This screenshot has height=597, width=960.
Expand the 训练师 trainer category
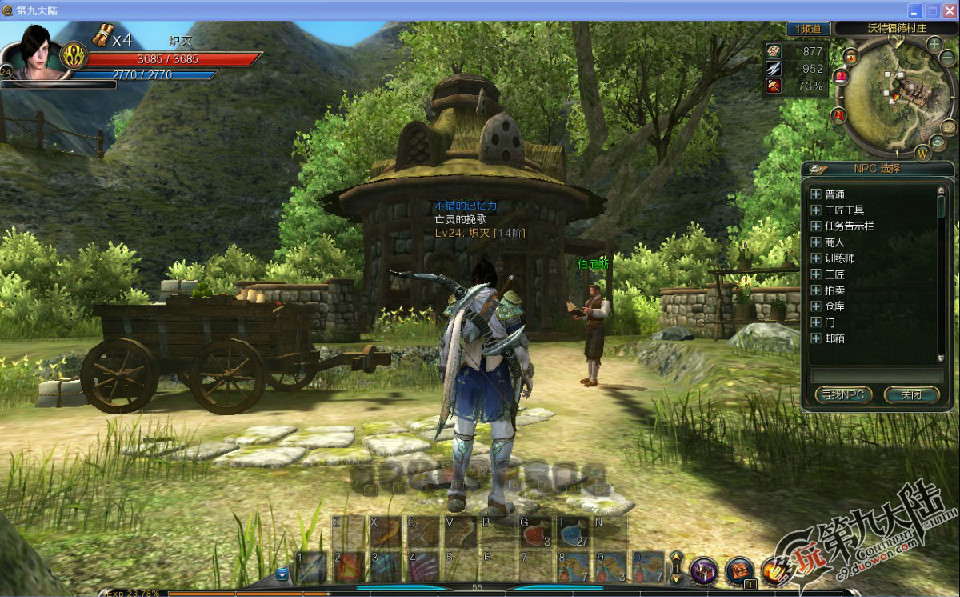(x=816, y=258)
